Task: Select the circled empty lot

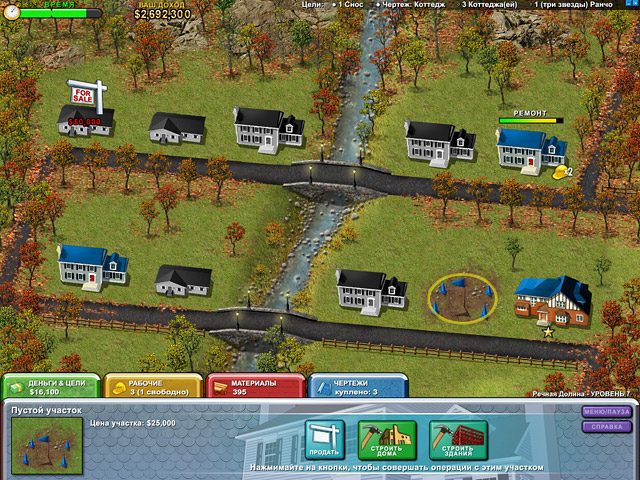Action: 462,298
